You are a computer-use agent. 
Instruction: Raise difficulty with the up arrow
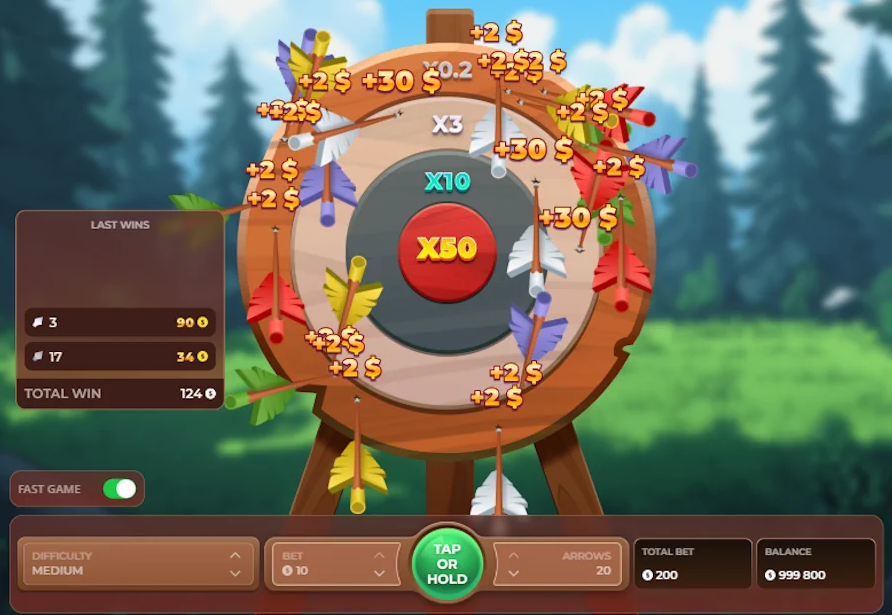[235, 555]
